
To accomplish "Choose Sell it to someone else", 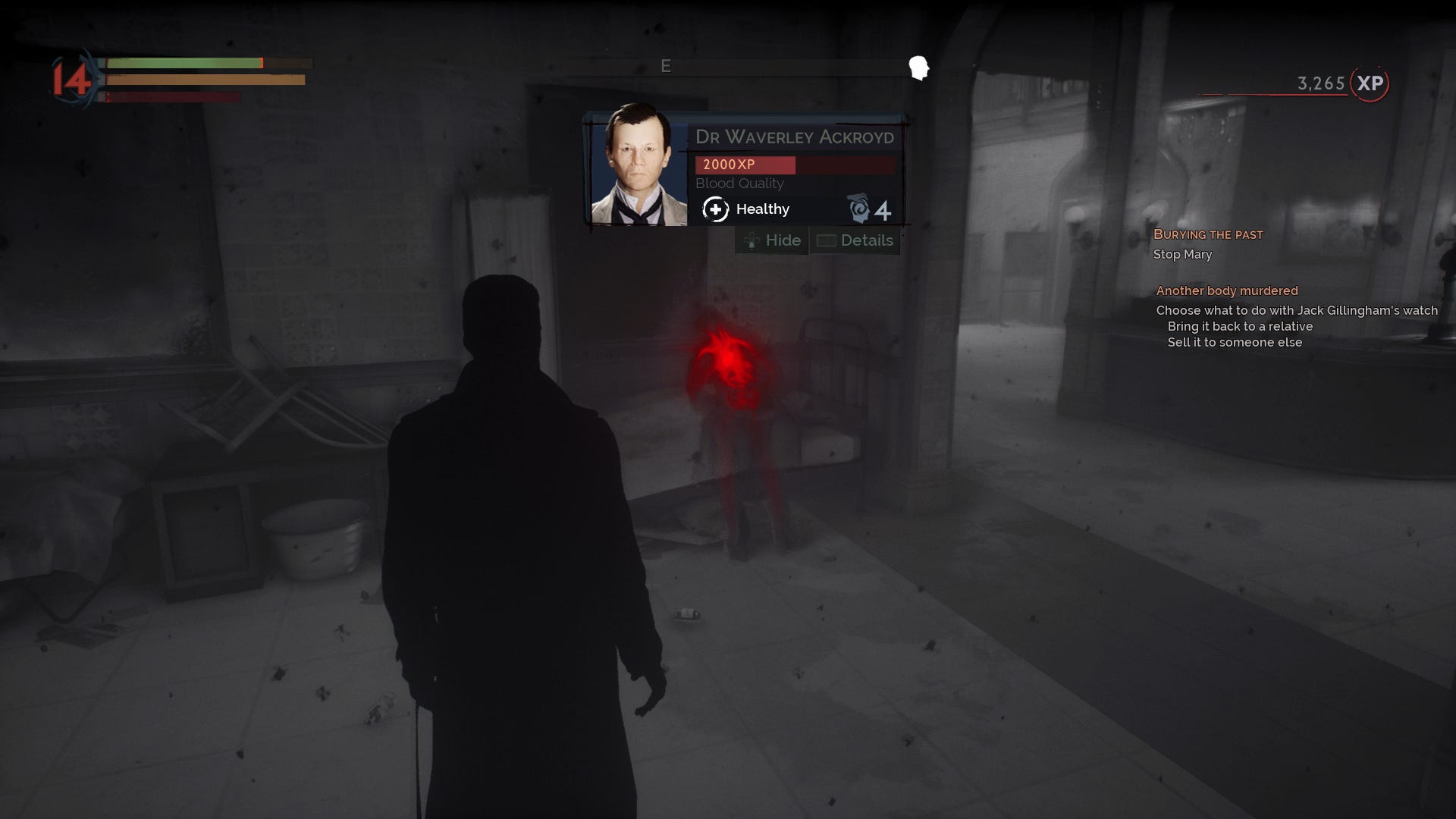I will point(1233,342).
